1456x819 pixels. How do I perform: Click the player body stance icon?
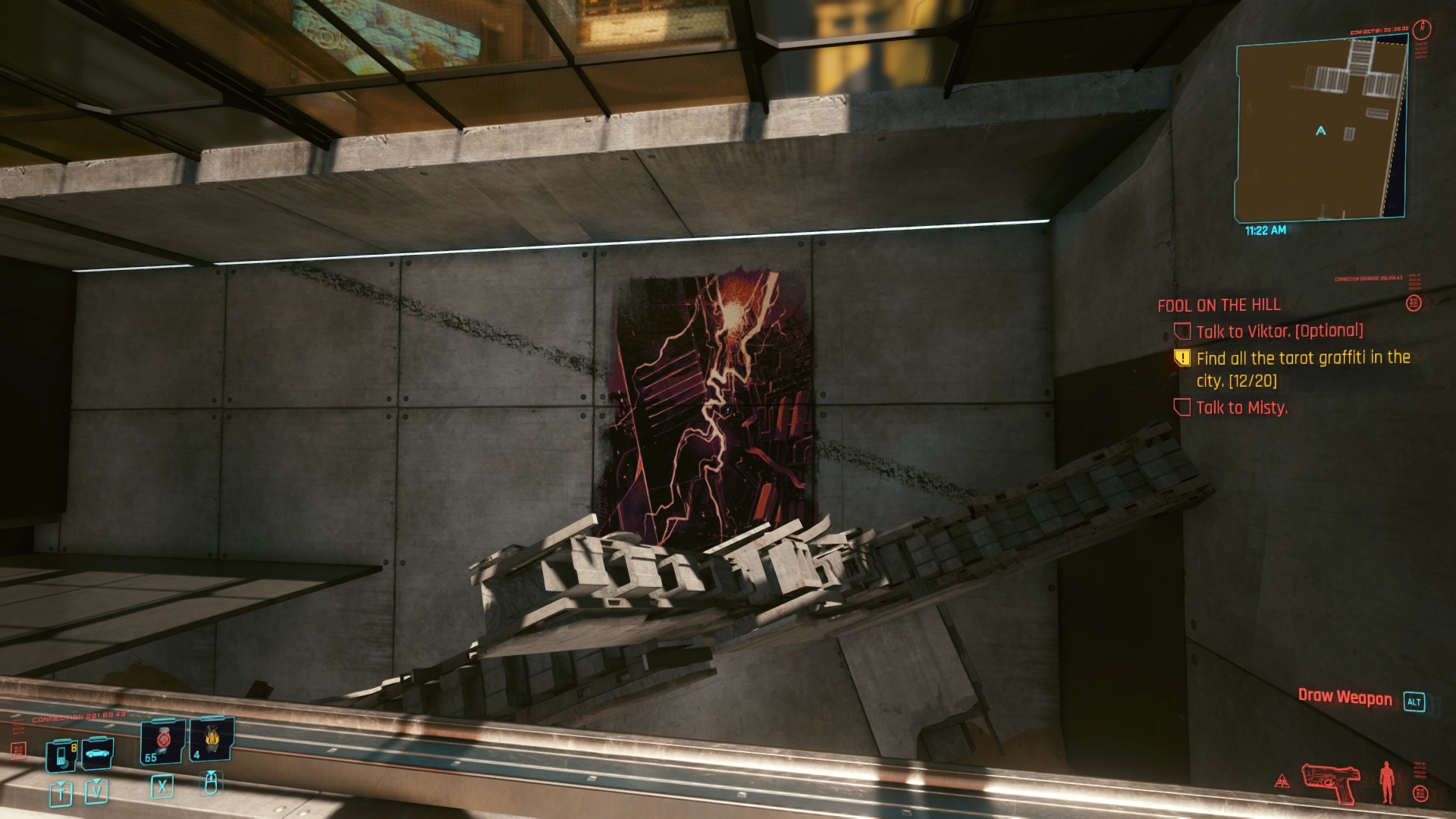click(x=1387, y=782)
